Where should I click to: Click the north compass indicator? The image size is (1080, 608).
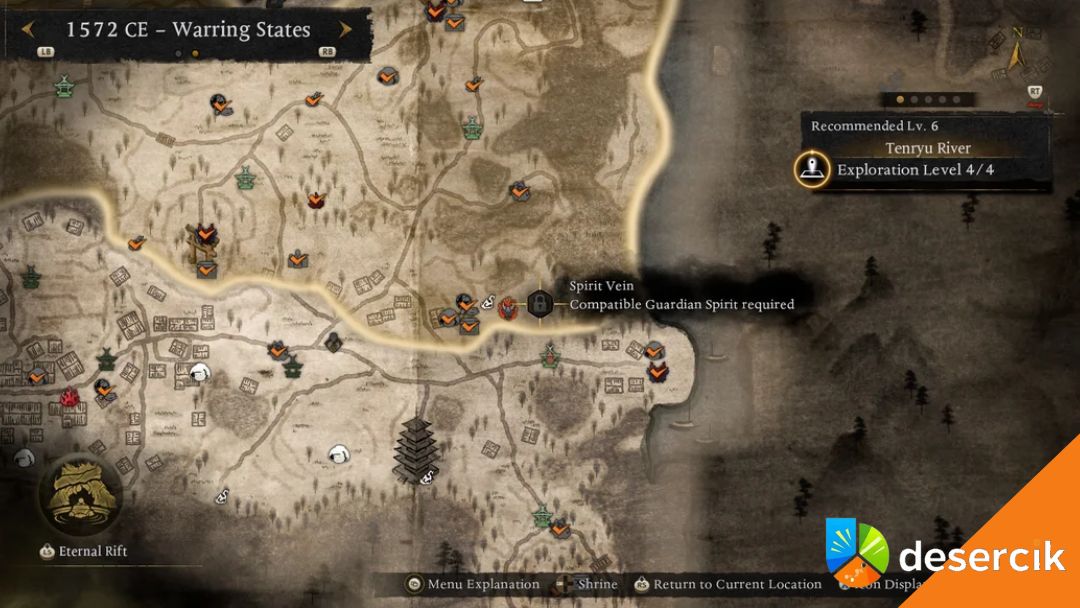pyautogui.click(x=1017, y=47)
